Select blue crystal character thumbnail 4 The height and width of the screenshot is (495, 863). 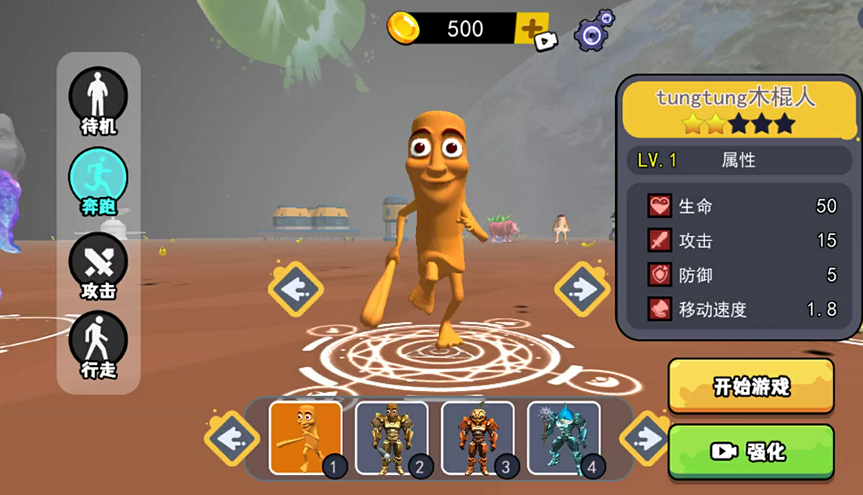(x=563, y=437)
